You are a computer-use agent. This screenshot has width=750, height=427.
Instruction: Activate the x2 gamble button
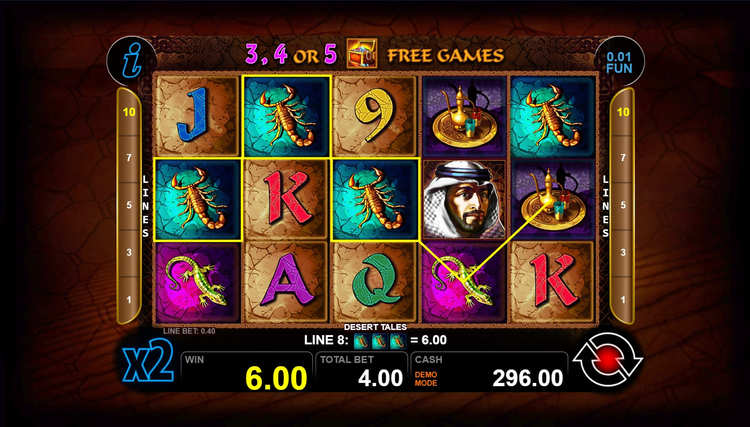[x=149, y=365]
